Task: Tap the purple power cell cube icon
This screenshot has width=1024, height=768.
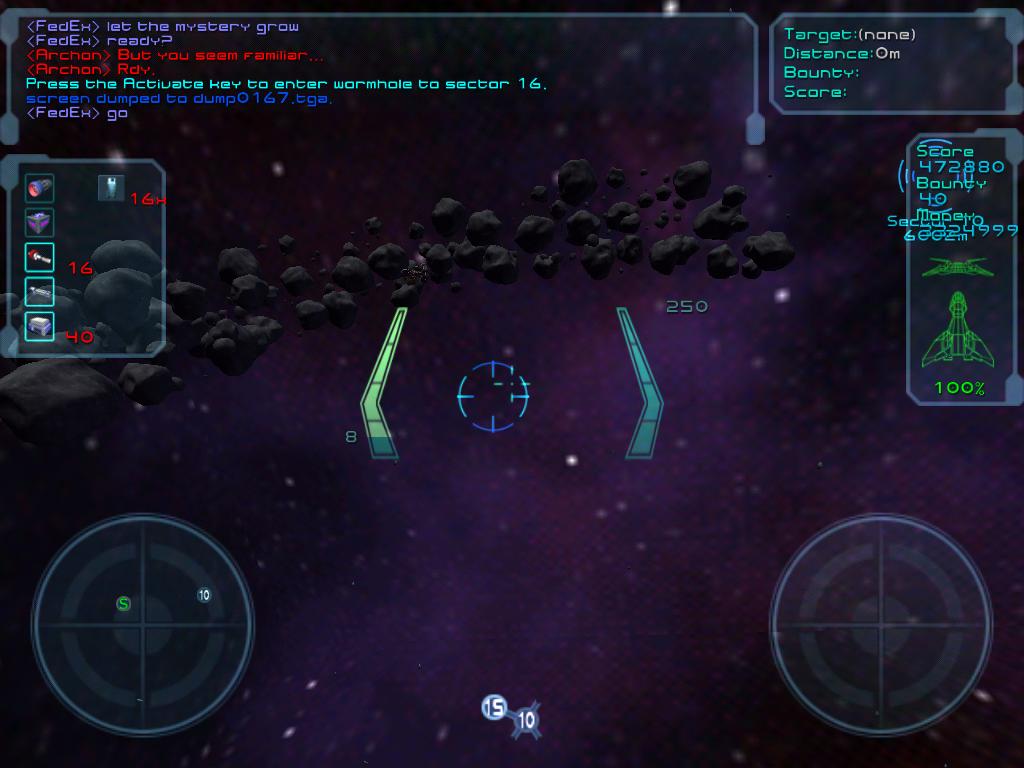Action: 40,223
